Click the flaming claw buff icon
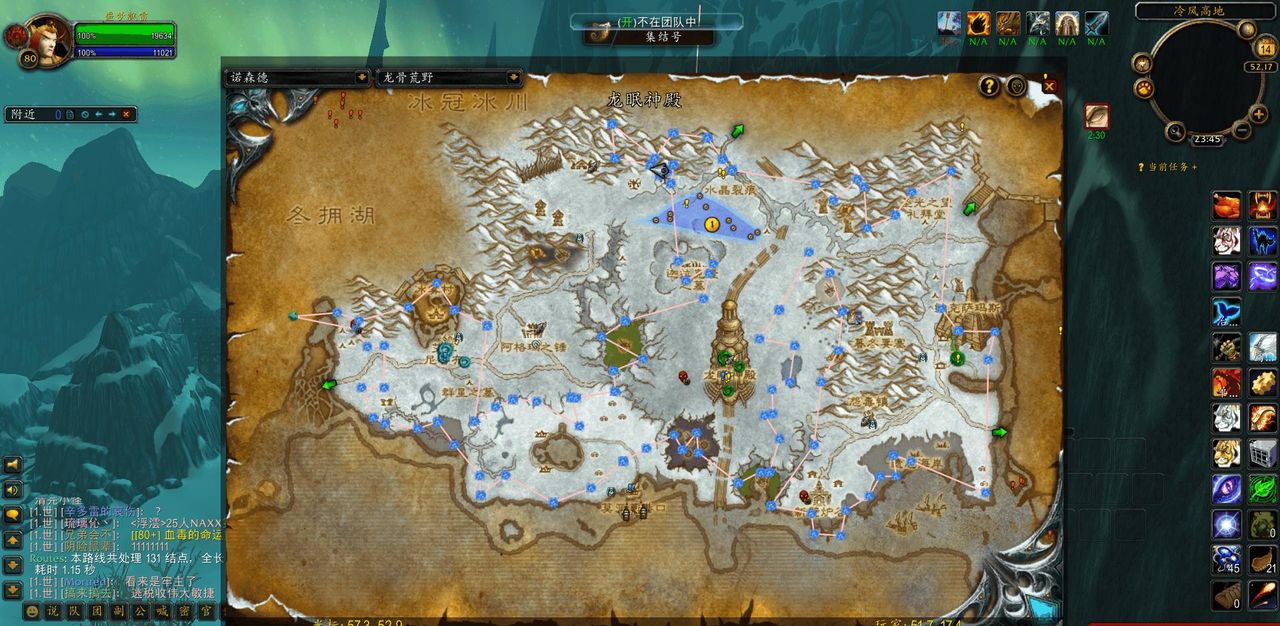Viewport: 1280px width, 626px height. tap(978, 23)
